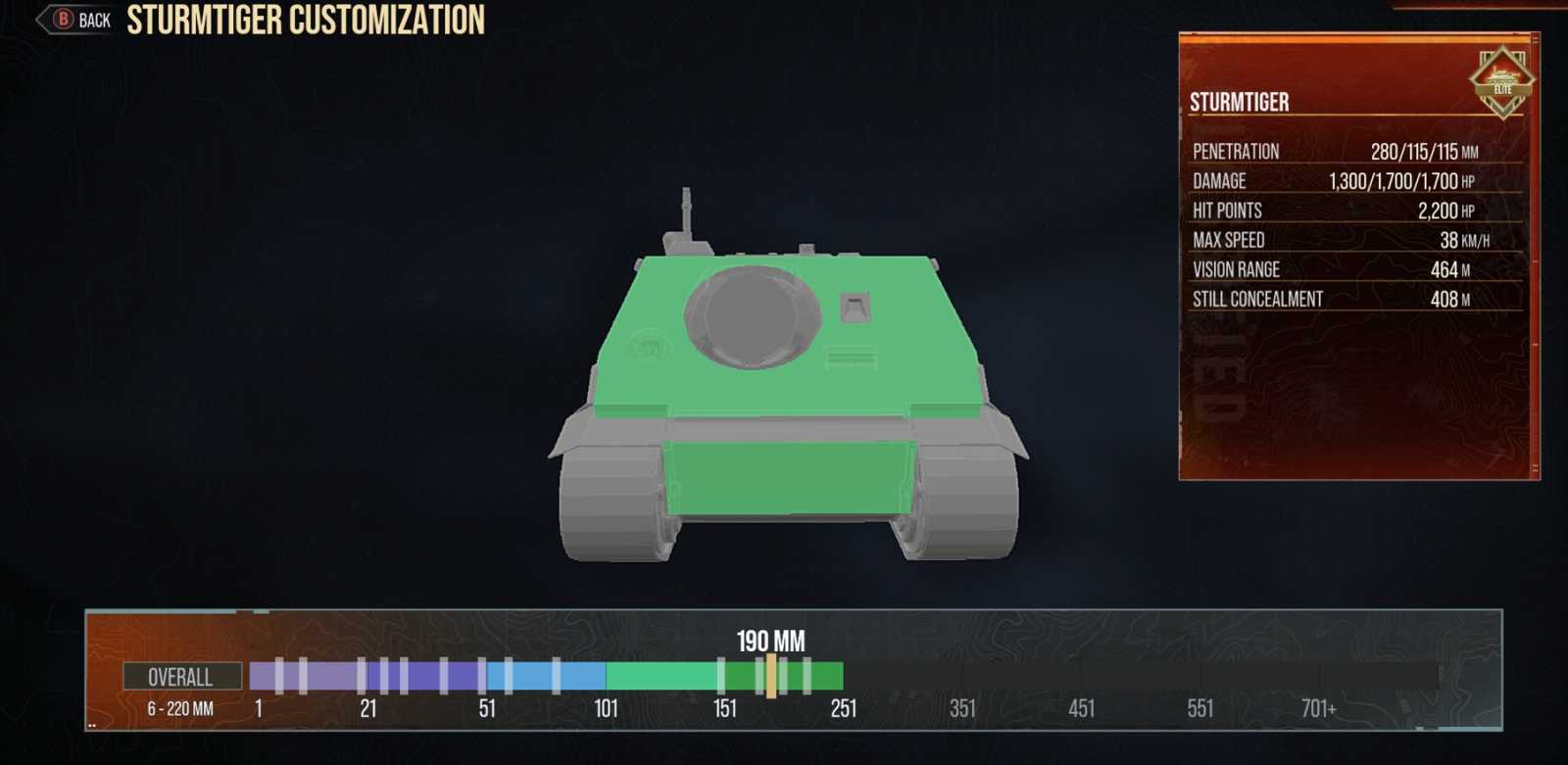1568x765 pixels.
Task: Click the 251 label on the armor scale
Action: (x=843, y=706)
